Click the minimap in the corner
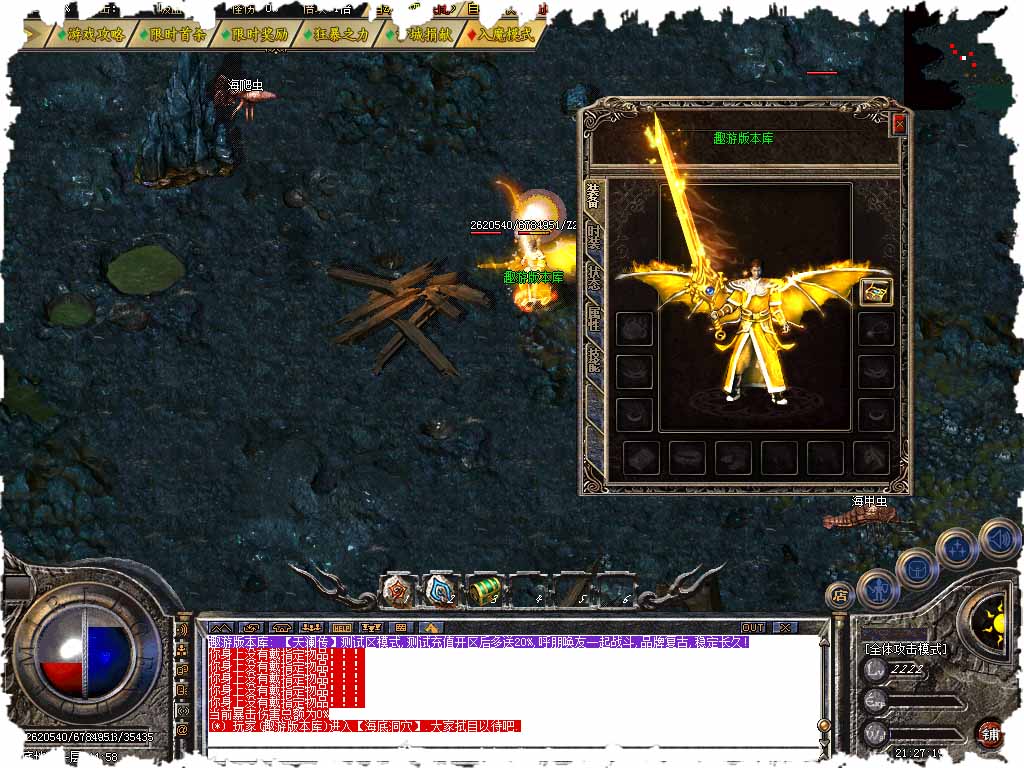This screenshot has width=1024, height=768. pyautogui.click(x=962, y=55)
